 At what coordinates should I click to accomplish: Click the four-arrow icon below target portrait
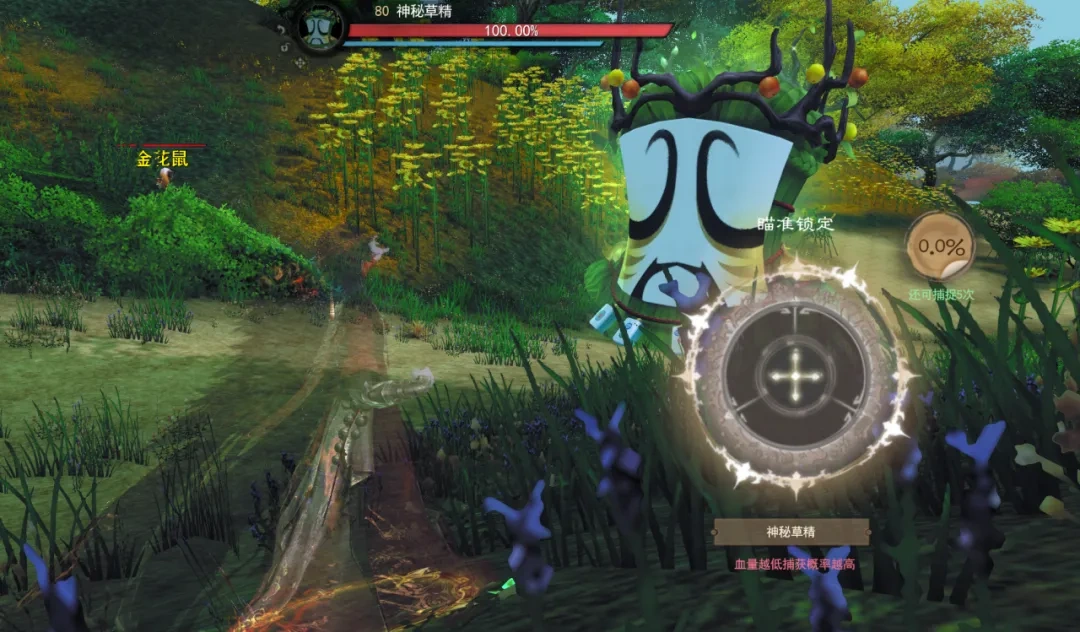(300, 62)
